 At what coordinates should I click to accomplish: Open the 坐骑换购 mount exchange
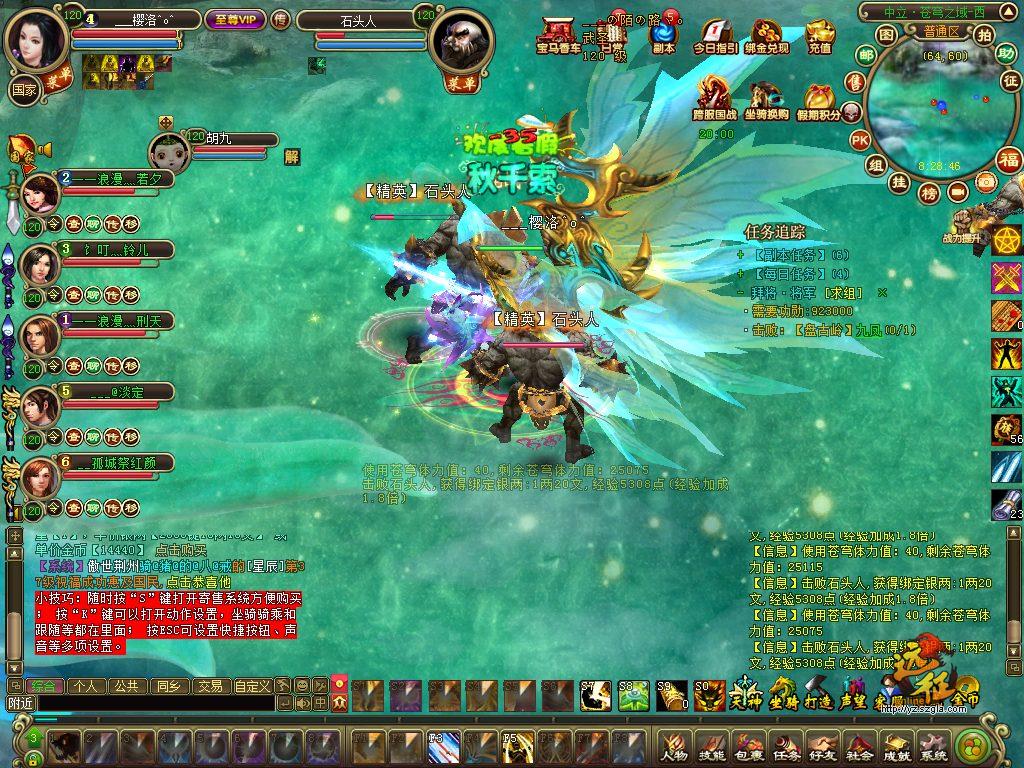click(x=767, y=100)
